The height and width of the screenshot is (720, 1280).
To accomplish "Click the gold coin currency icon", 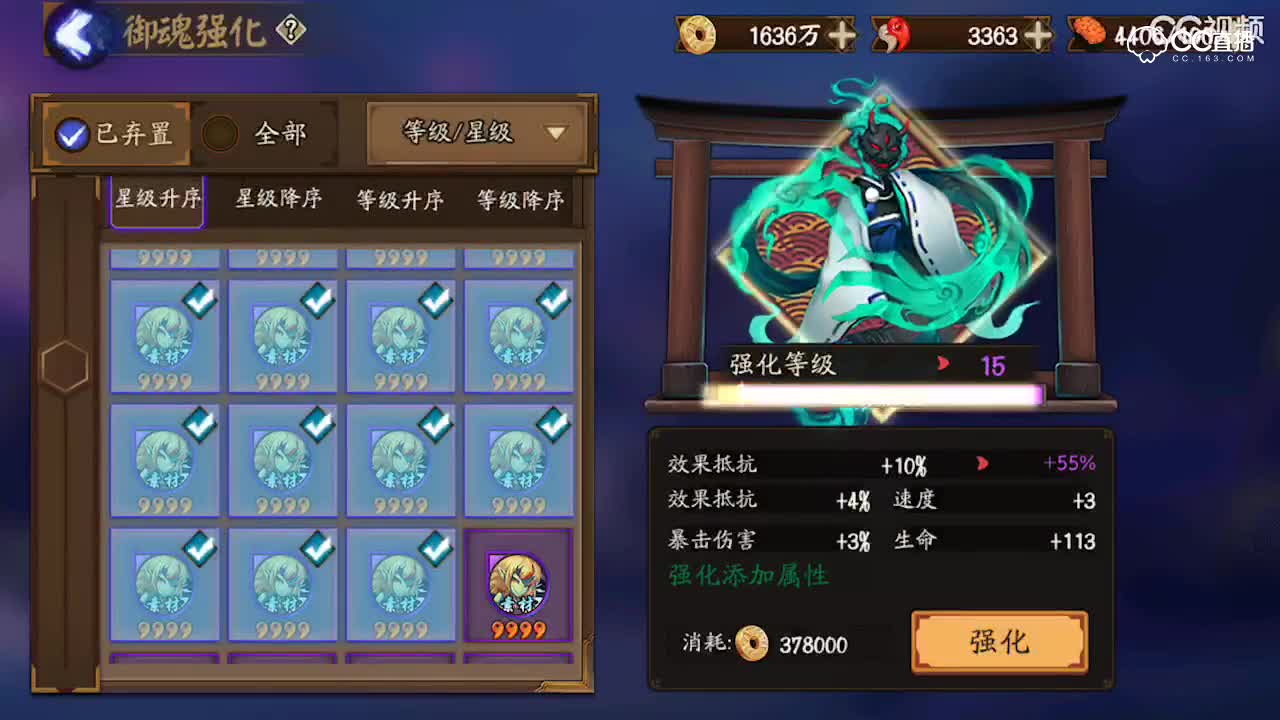I will (x=698, y=35).
